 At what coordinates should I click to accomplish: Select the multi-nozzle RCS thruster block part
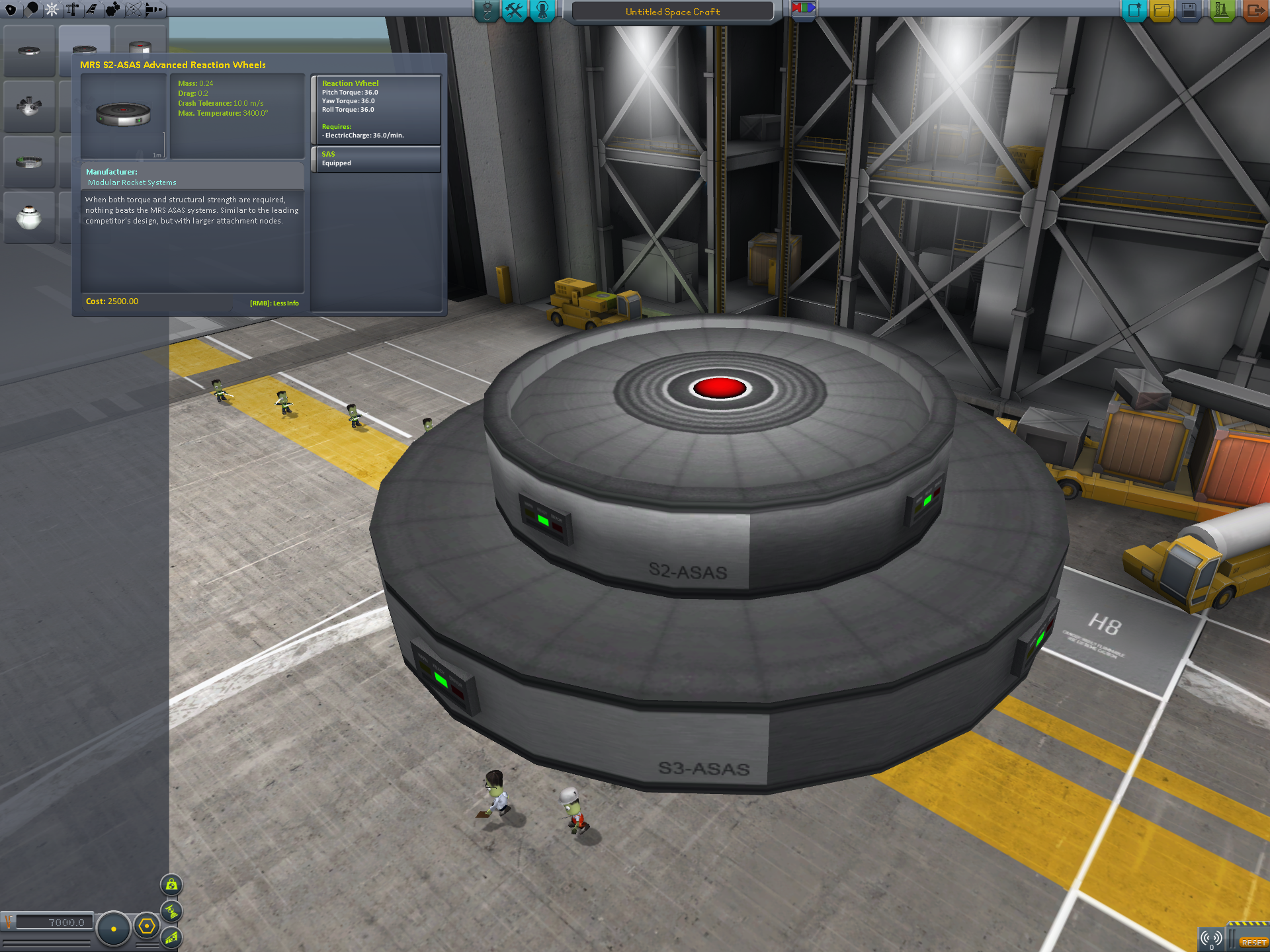tap(29, 106)
